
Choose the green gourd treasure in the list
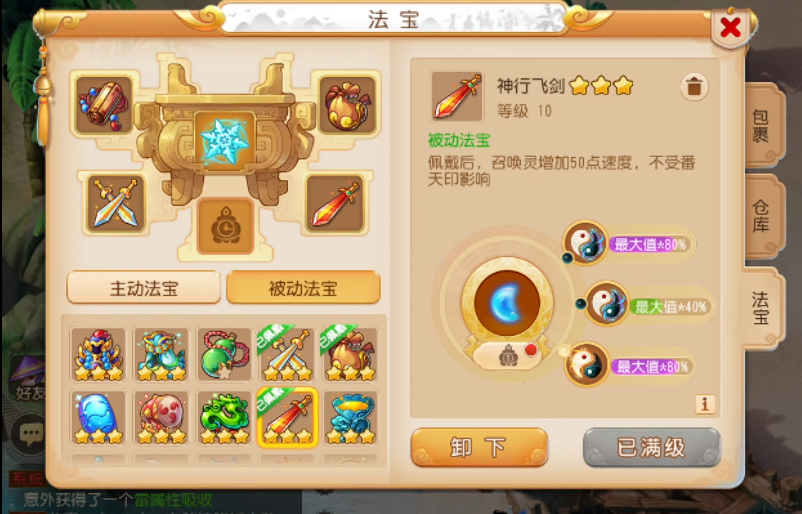[224, 354]
